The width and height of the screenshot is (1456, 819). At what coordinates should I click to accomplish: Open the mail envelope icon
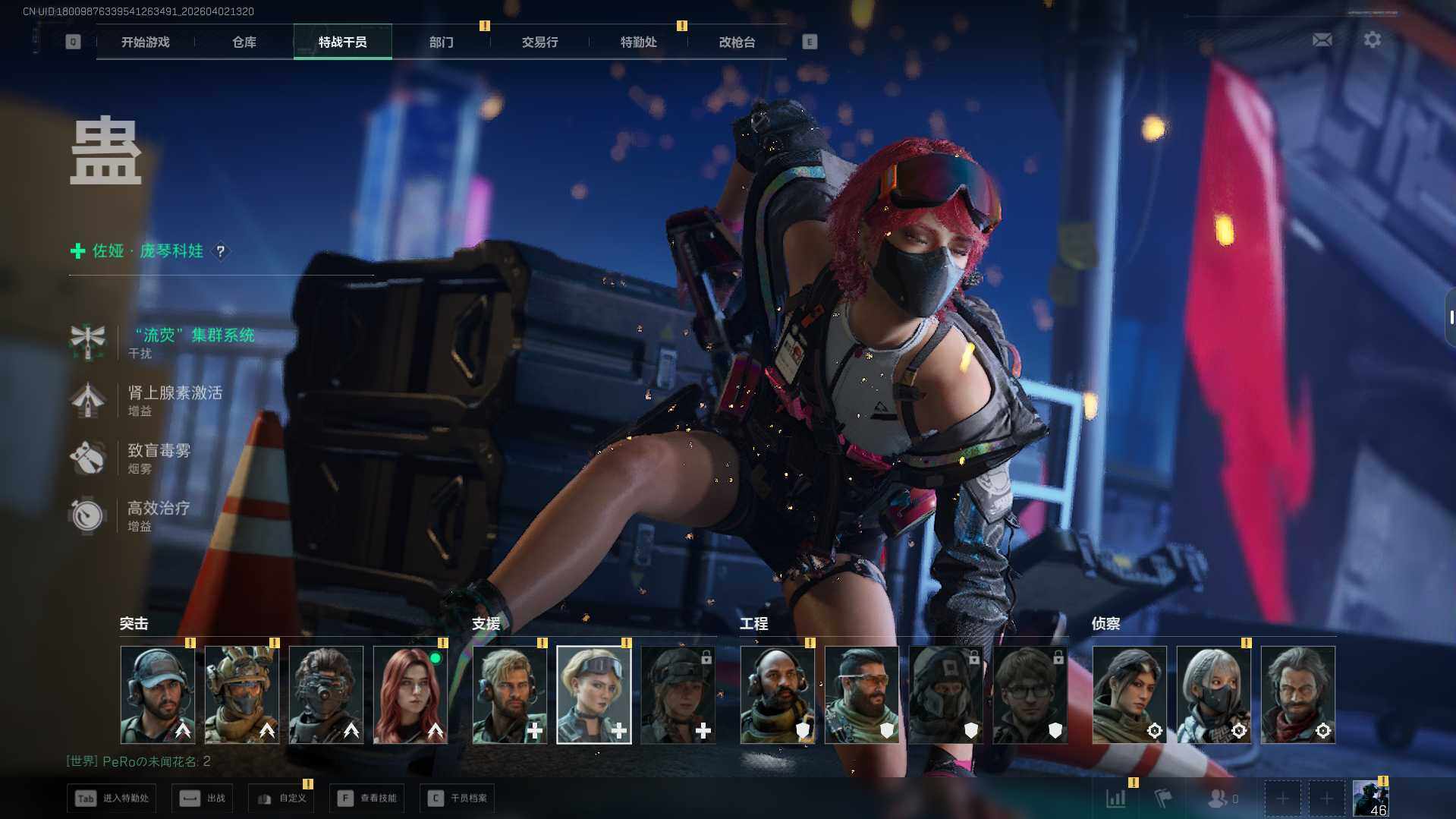[1322, 39]
